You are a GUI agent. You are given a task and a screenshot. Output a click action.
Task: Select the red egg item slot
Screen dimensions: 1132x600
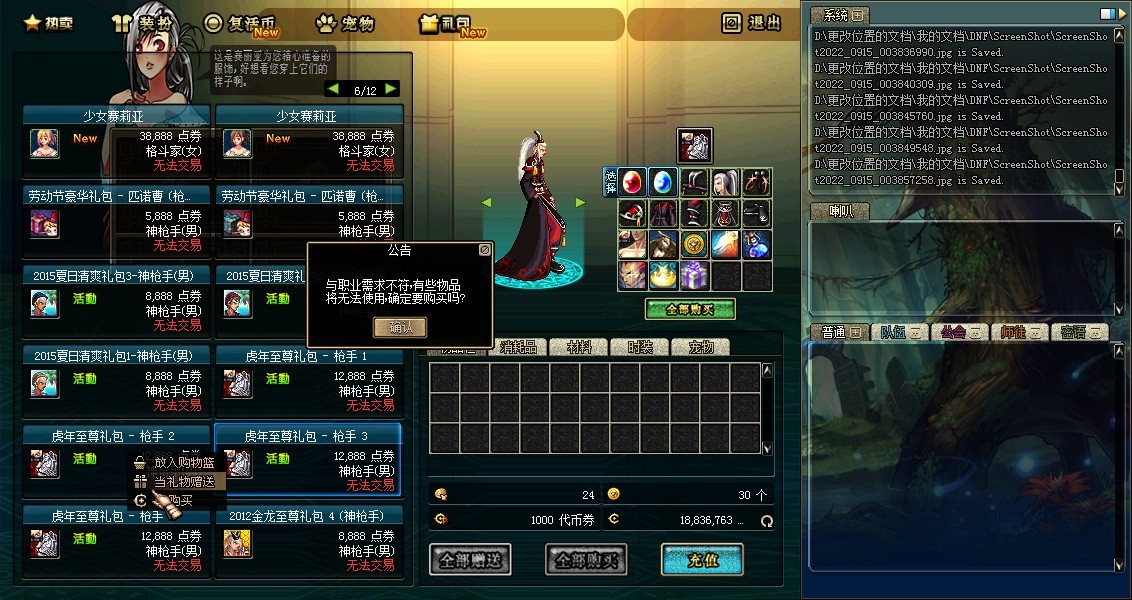632,182
